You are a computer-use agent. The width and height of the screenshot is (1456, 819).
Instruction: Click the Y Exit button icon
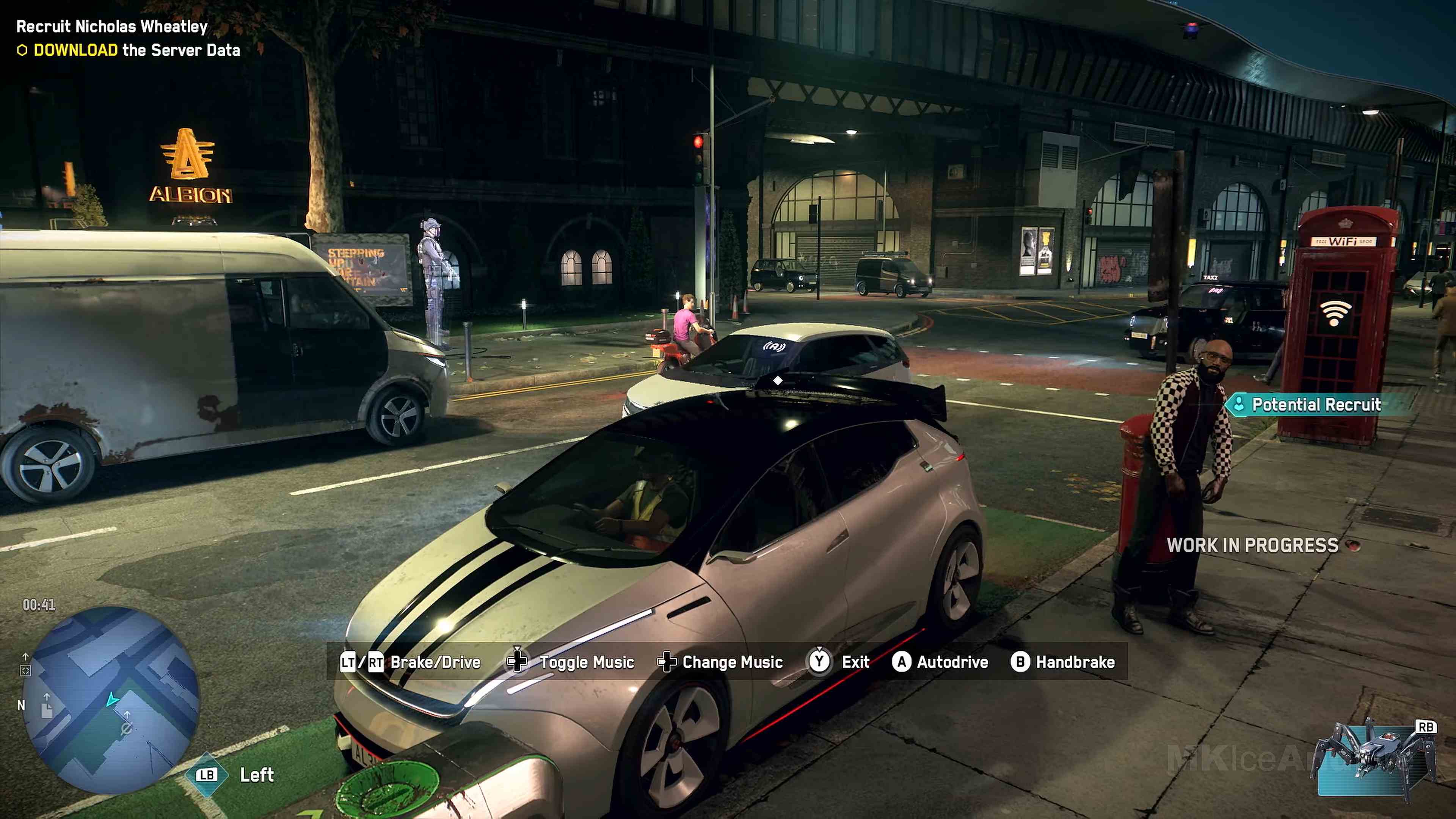[x=819, y=662]
